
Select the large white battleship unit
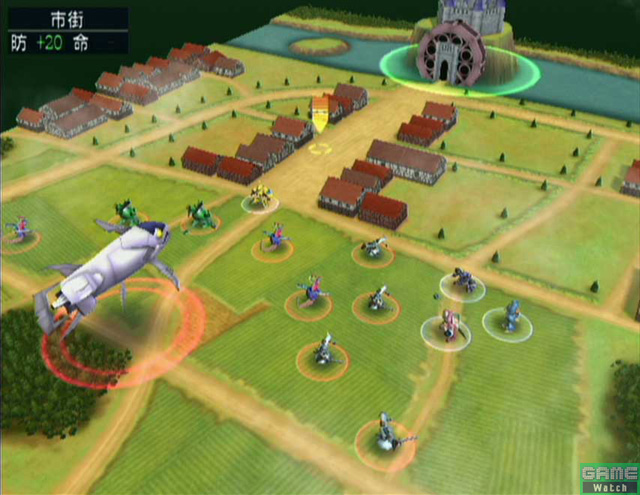pyautogui.click(x=107, y=268)
